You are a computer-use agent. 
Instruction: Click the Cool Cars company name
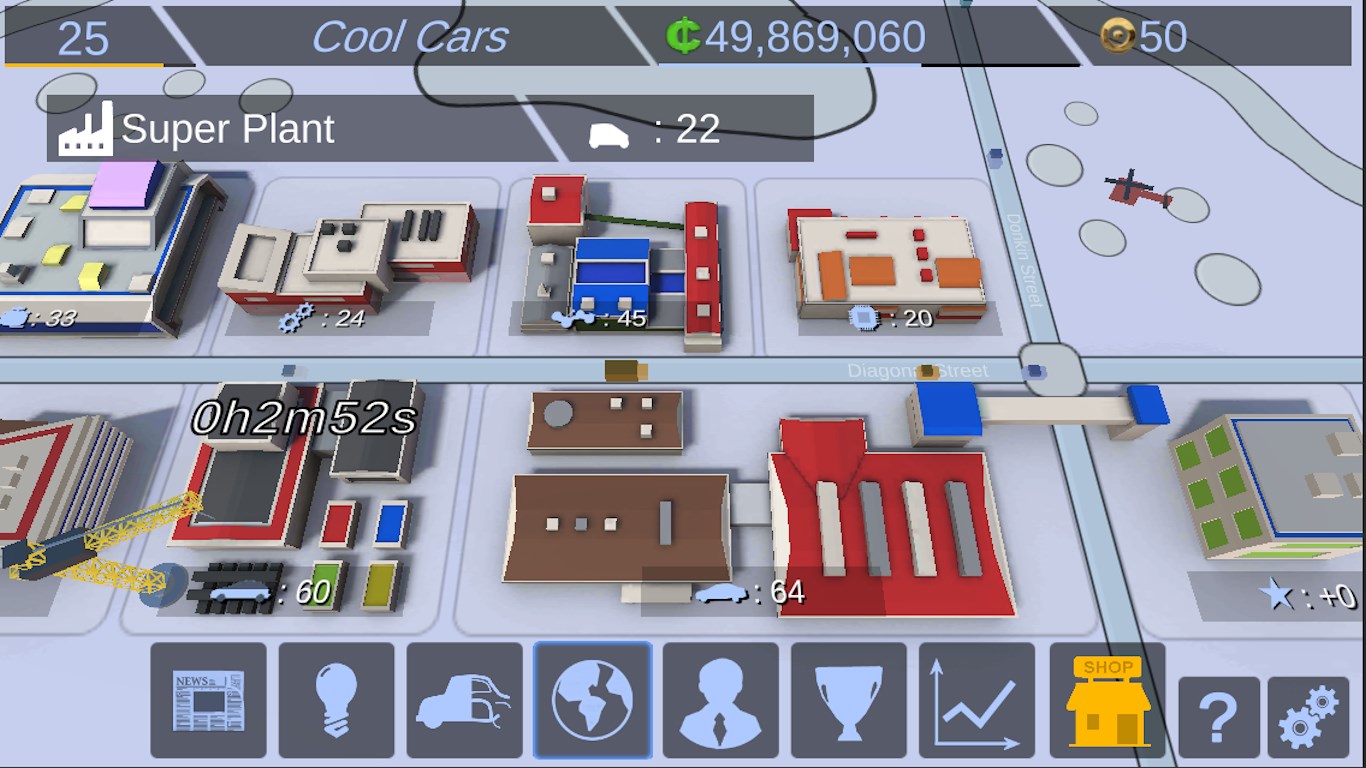410,38
